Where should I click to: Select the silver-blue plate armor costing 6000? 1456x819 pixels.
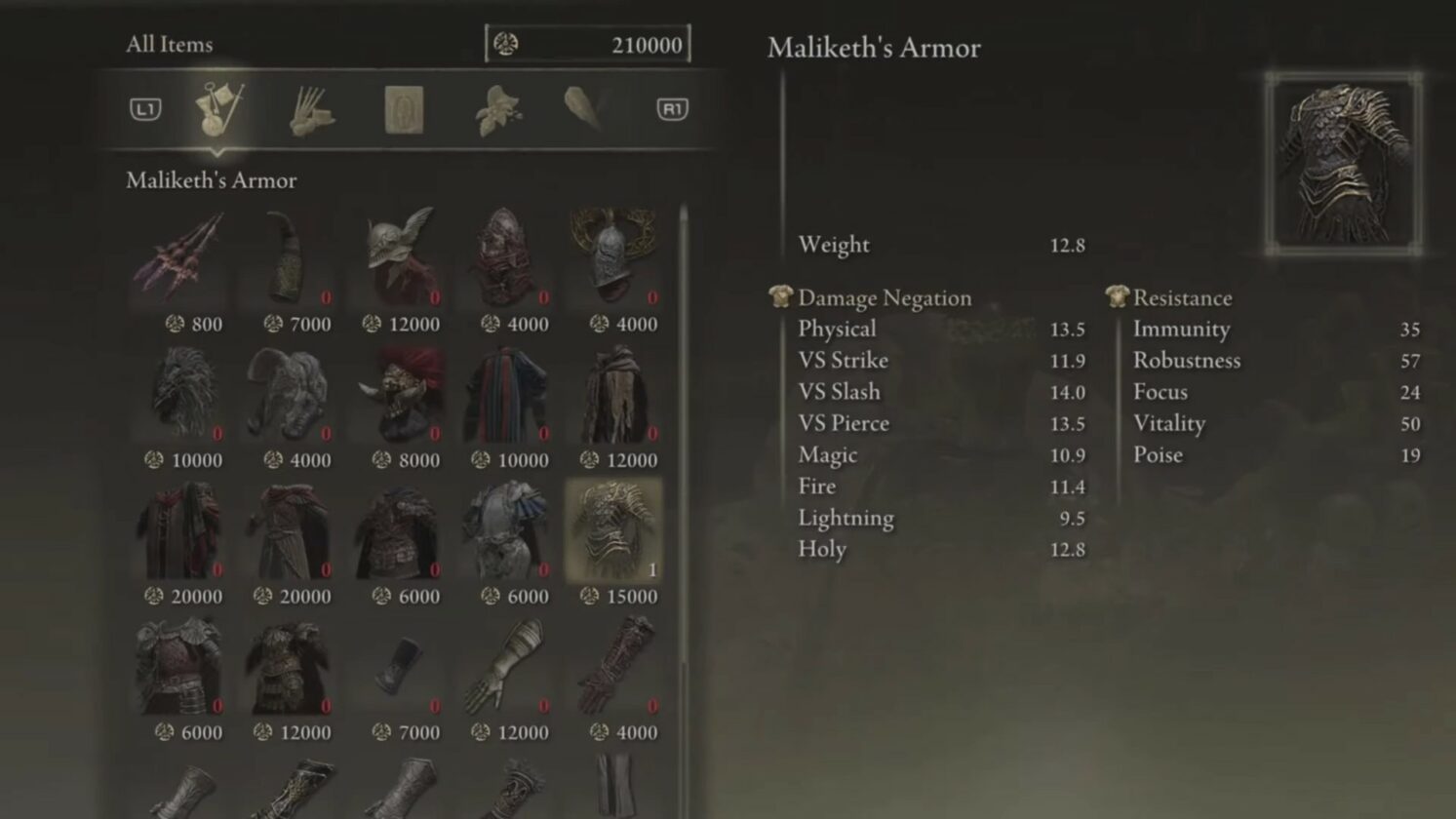point(507,530)
